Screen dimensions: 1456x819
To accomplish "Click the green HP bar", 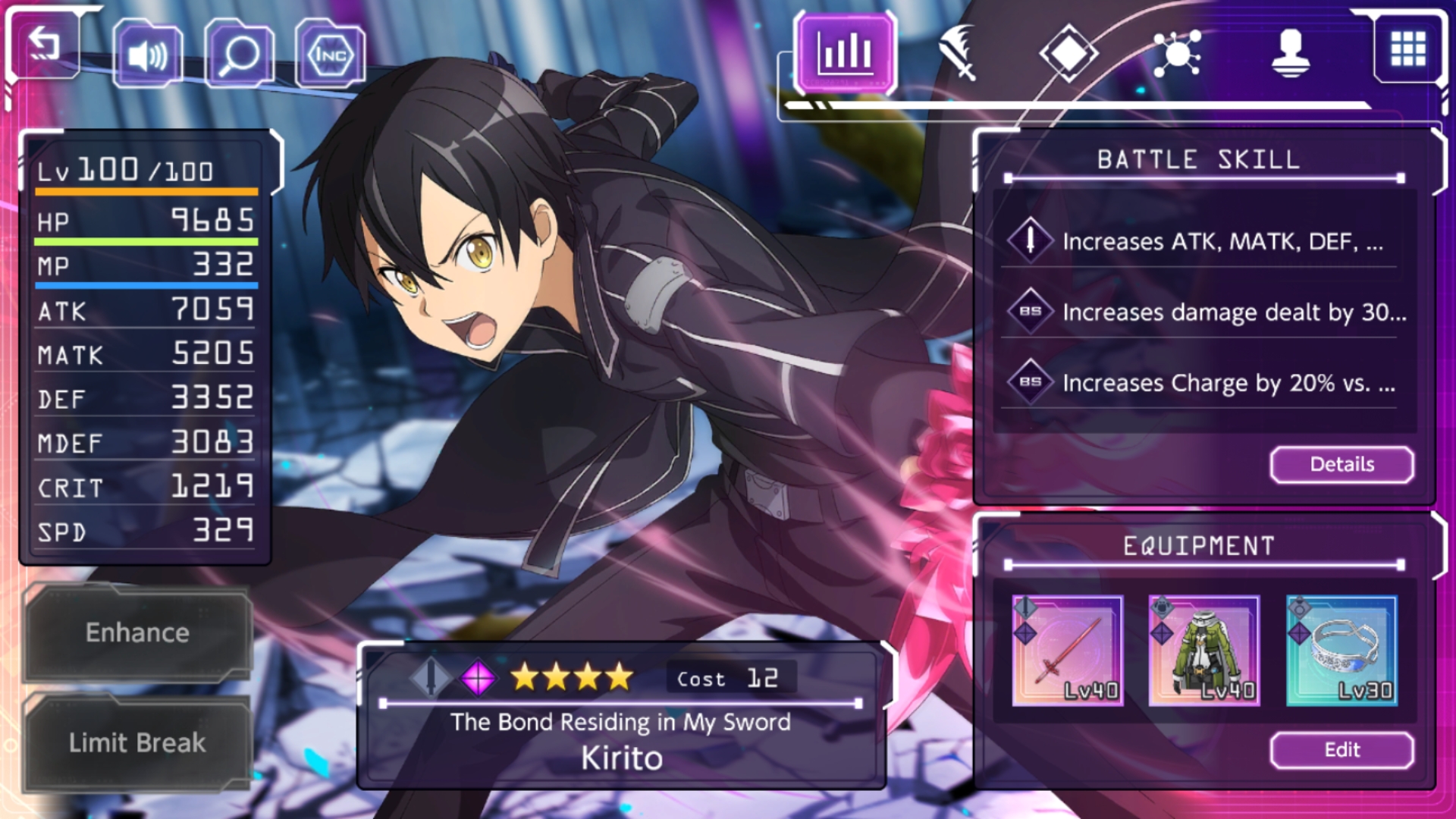I will click(146, 241).
